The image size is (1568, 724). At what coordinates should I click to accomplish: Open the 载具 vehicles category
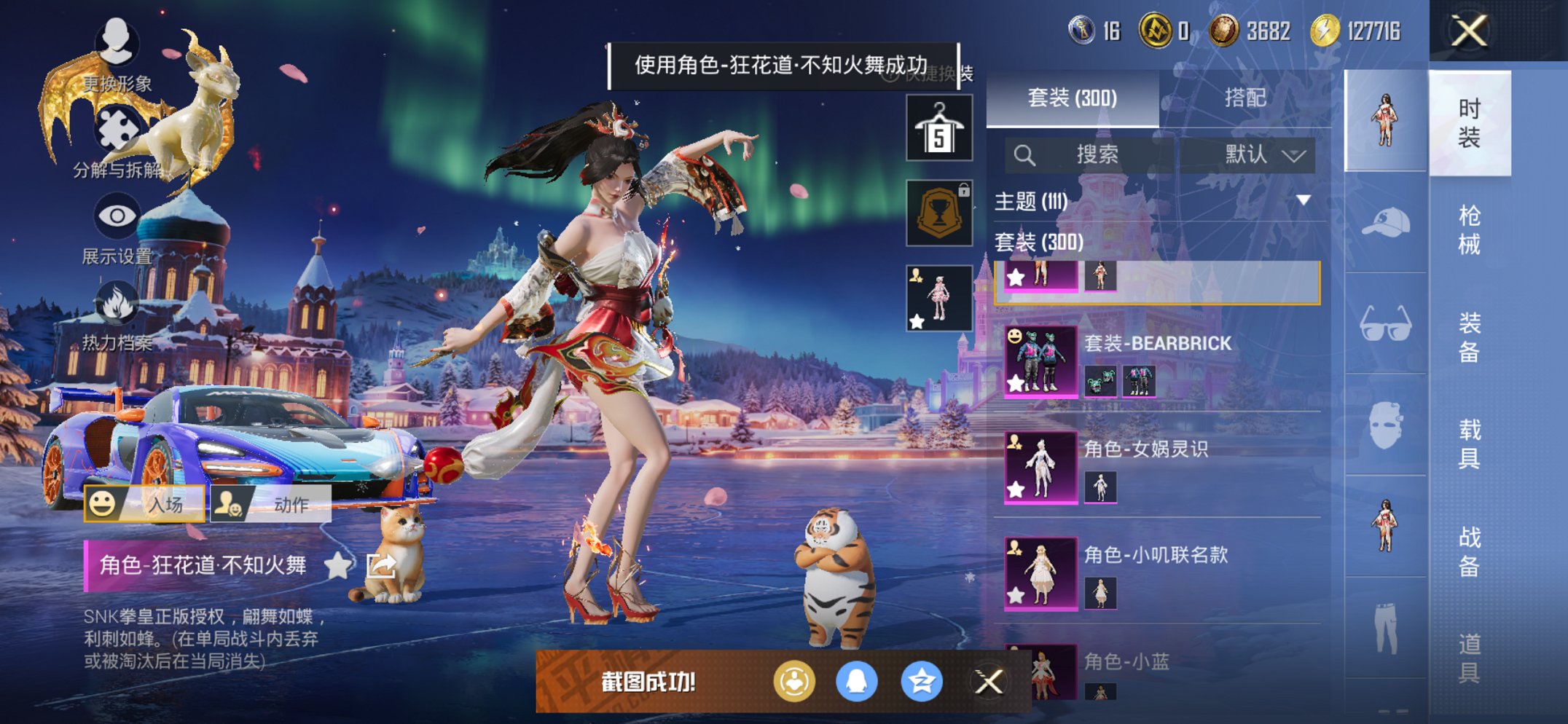[1468, 444]
